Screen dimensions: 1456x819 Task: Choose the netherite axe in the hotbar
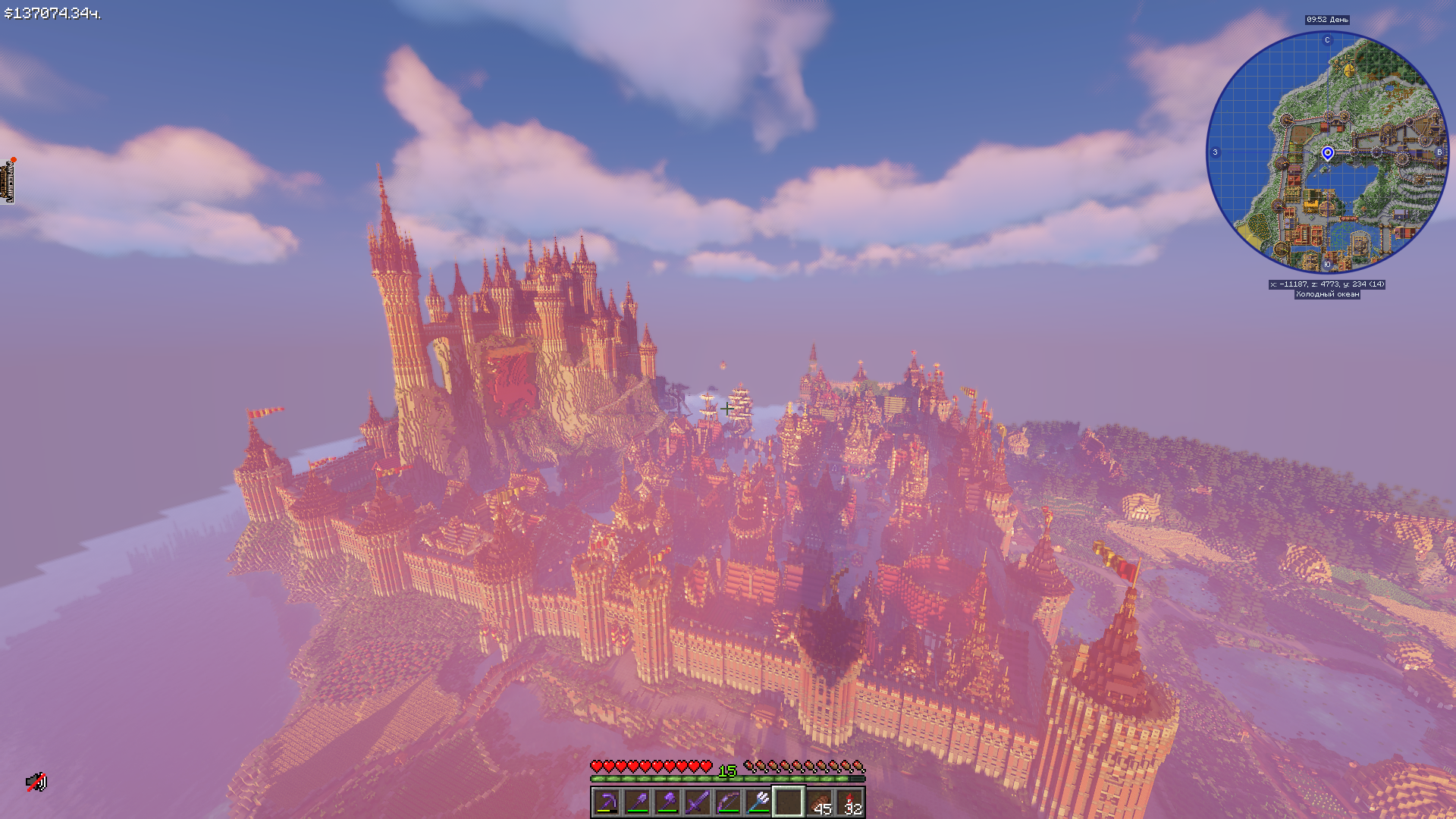pyautogui.click(x=667, y=802)
